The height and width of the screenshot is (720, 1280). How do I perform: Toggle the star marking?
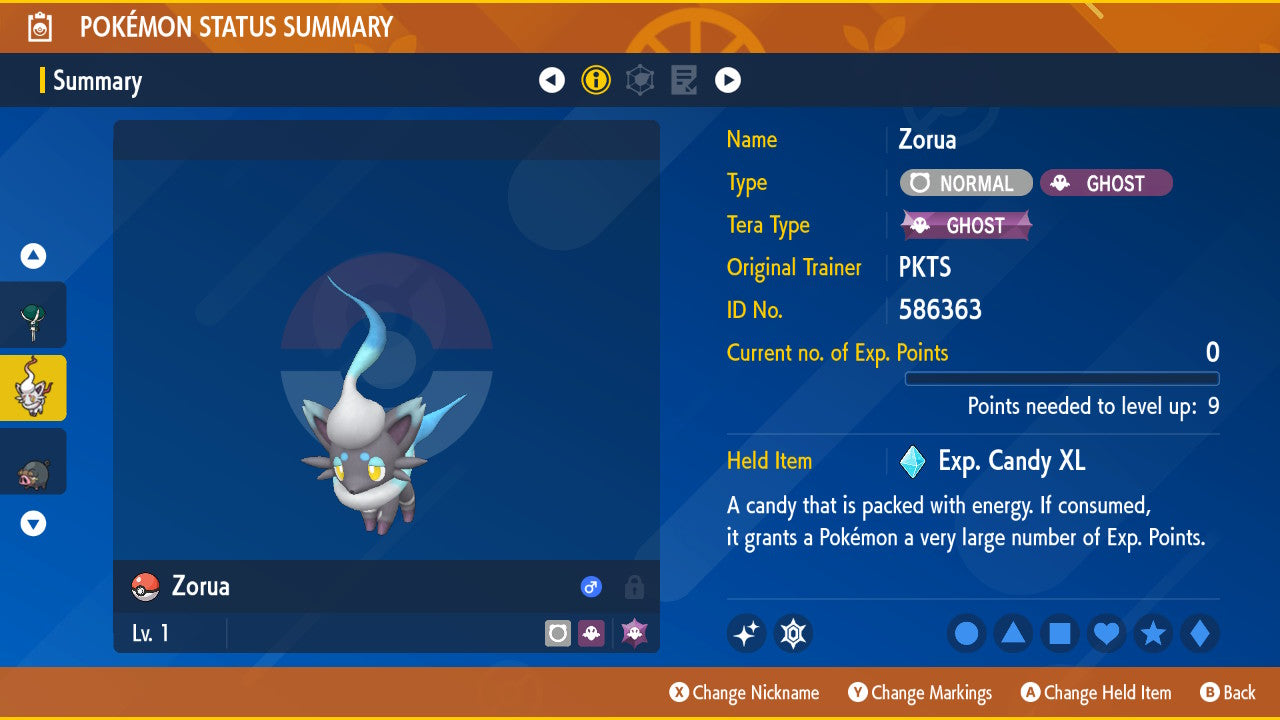1153,633
